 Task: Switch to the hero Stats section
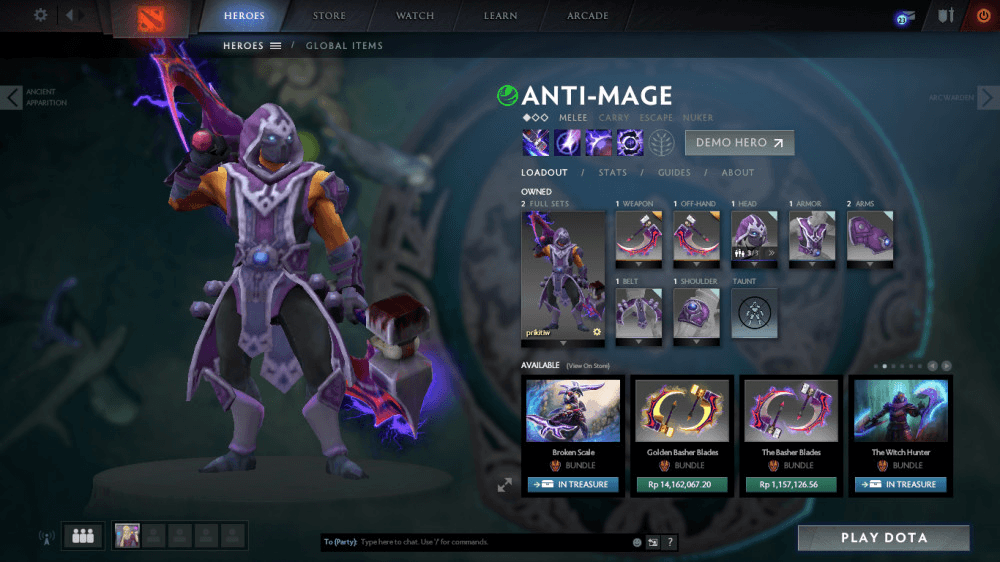tap(613, 173)
